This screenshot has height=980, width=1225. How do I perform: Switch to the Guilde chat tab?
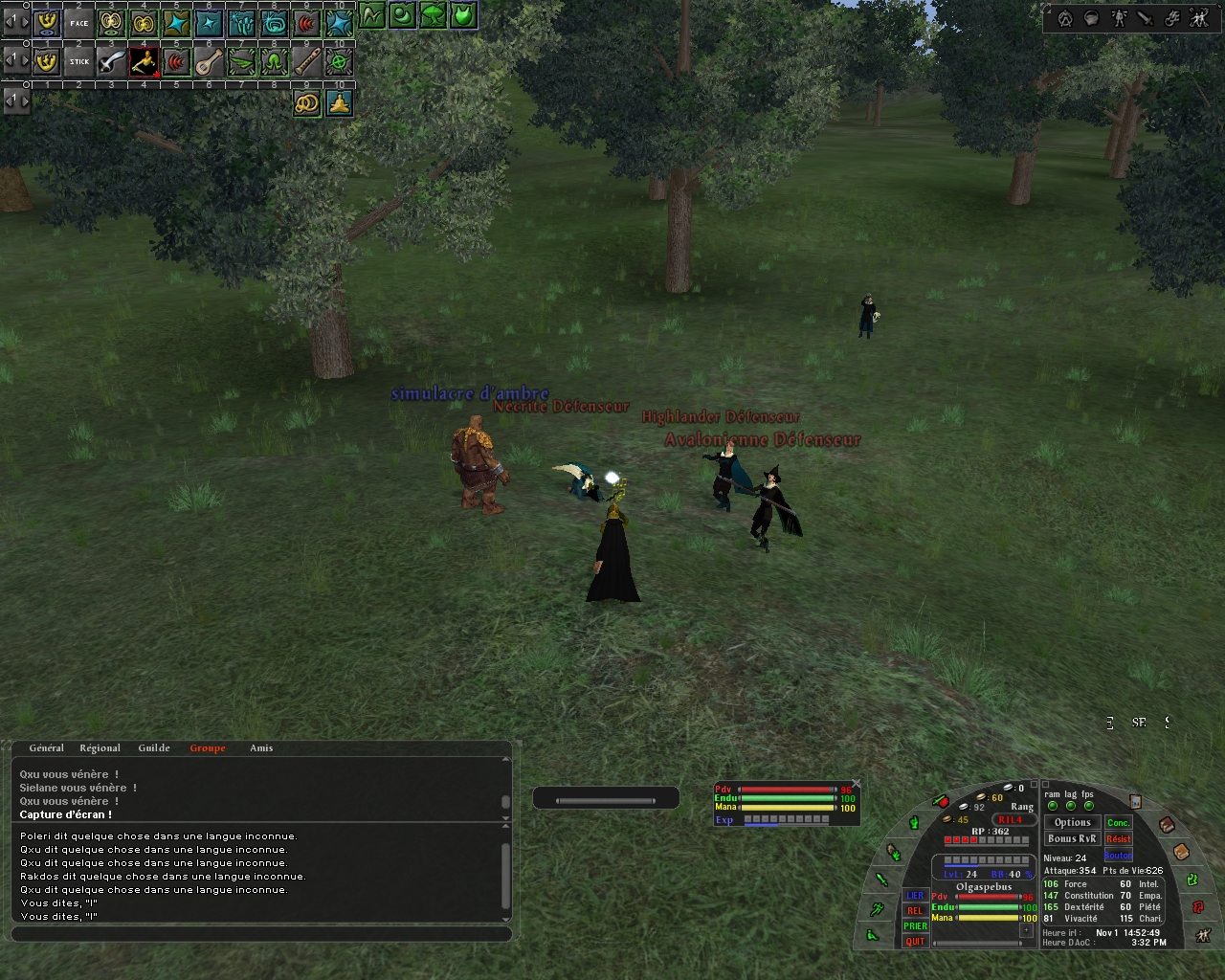(154, 748)
